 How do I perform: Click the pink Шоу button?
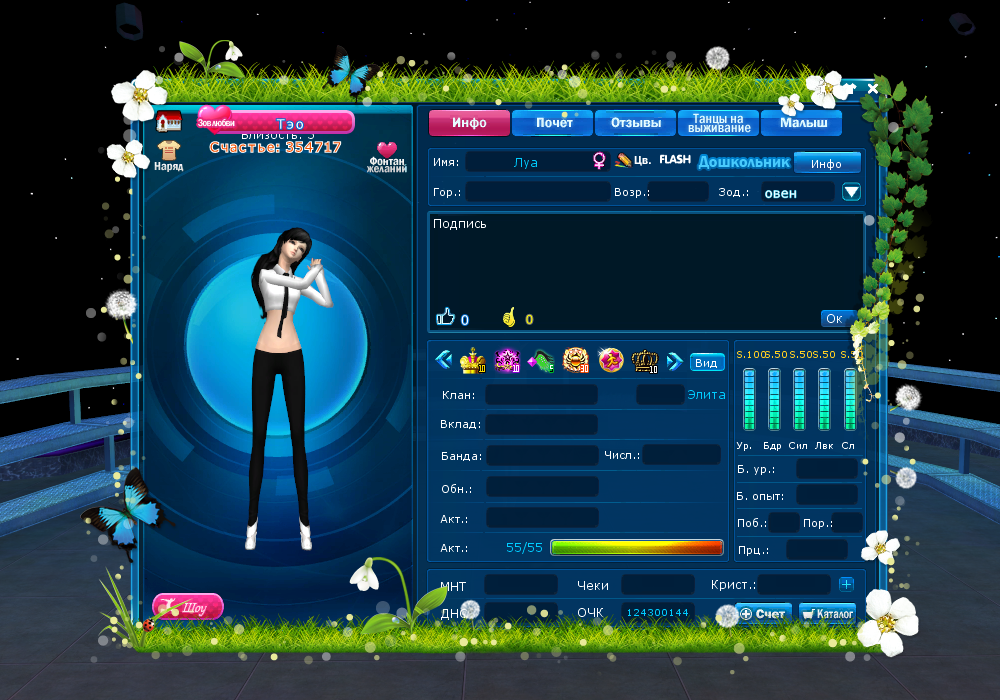187,606
